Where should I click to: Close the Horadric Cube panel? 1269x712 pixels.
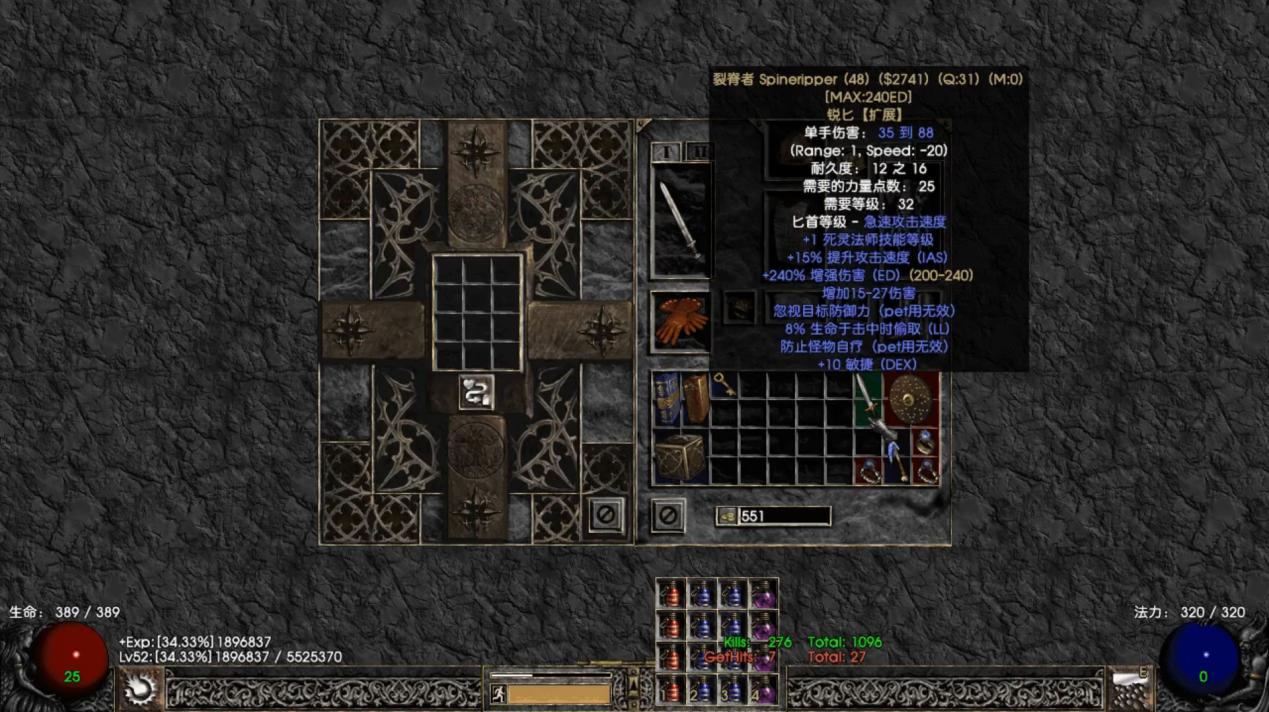tap(604, 516)
